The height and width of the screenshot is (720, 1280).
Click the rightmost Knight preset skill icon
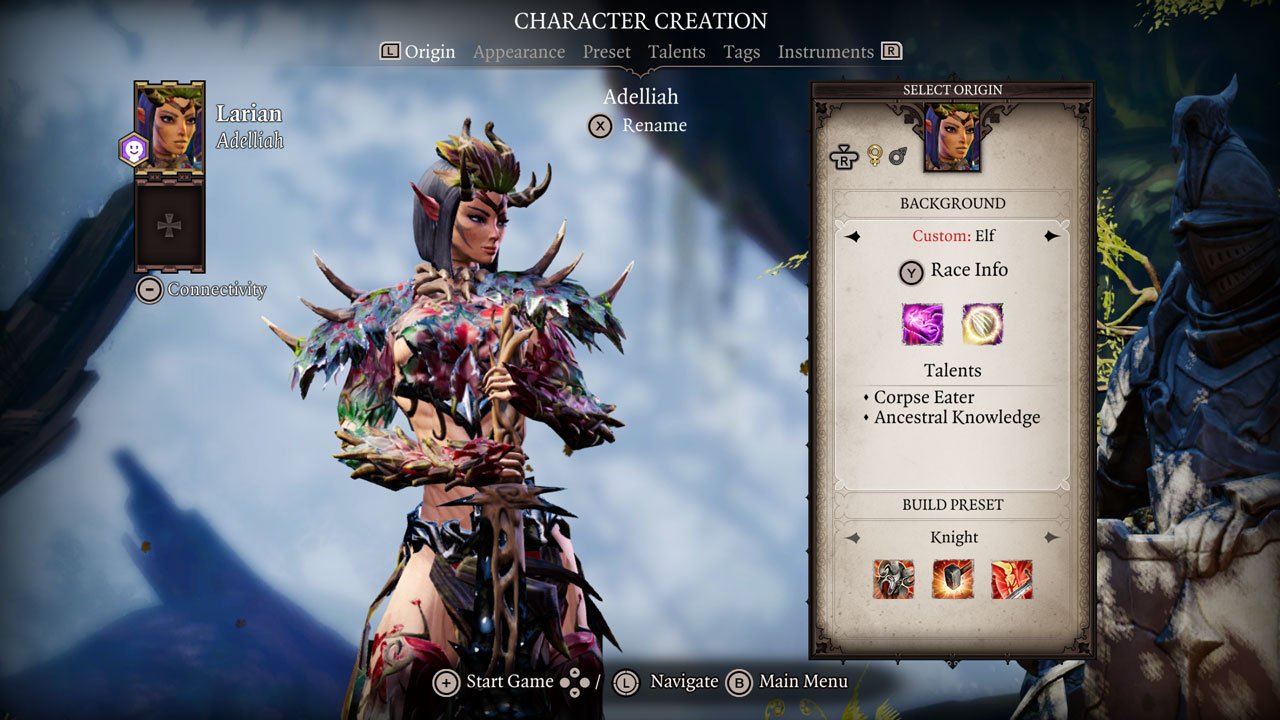tap(1013, 580)
